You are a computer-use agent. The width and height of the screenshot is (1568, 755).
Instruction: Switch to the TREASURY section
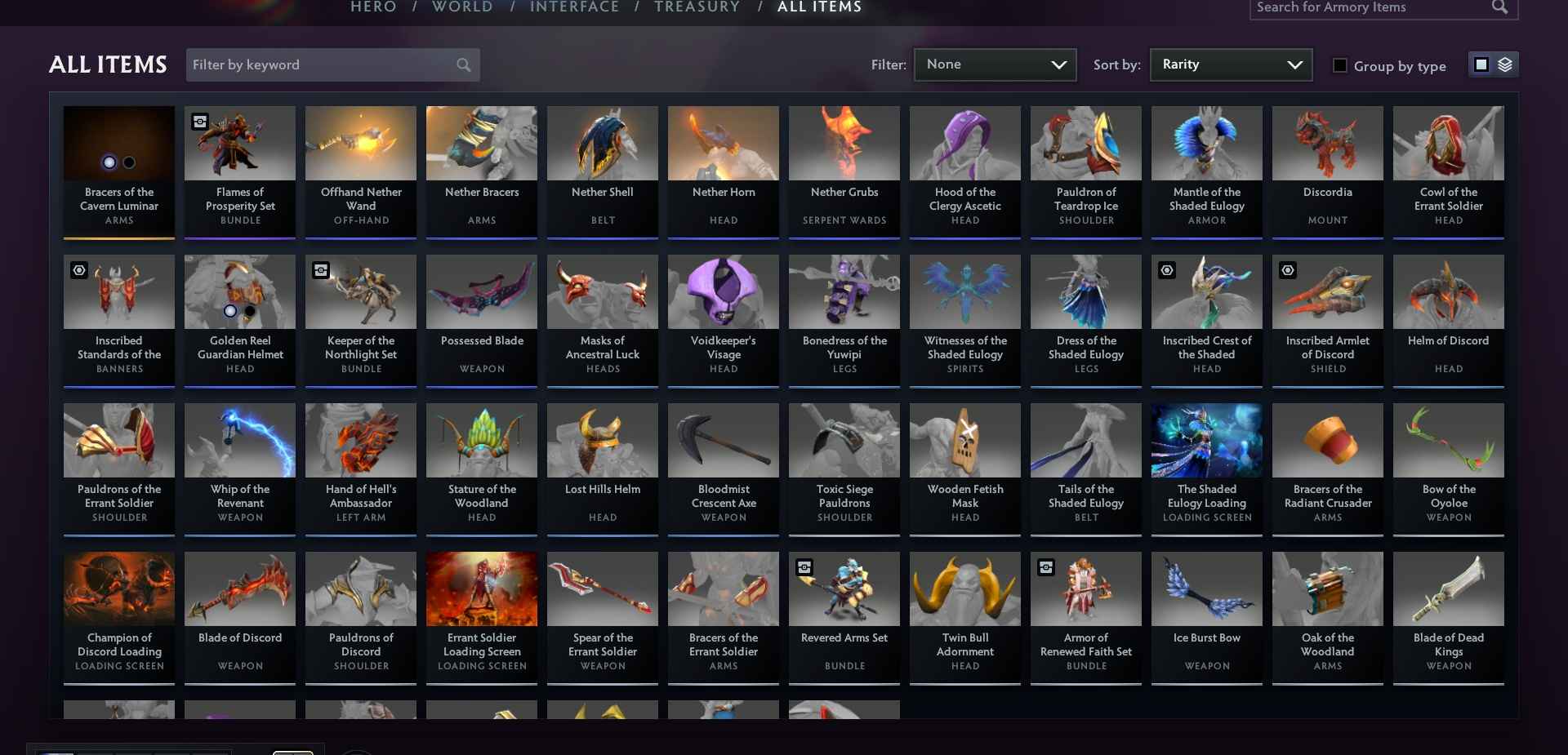(697, 7)
